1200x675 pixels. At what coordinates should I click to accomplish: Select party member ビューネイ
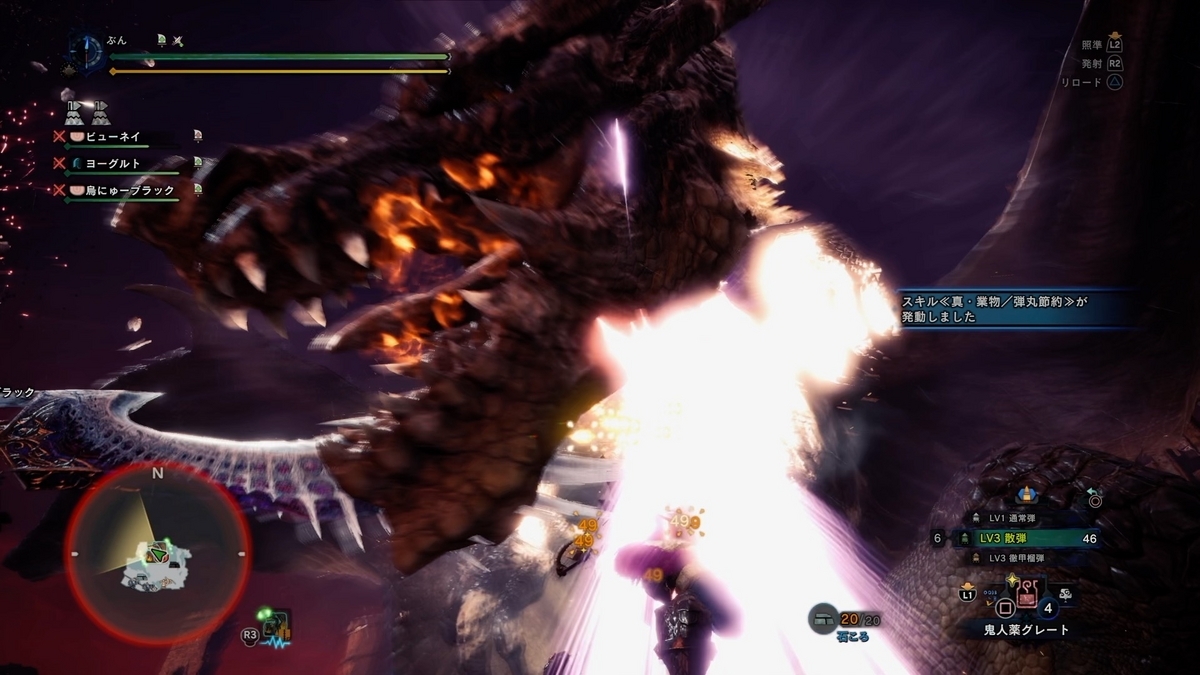118,136
